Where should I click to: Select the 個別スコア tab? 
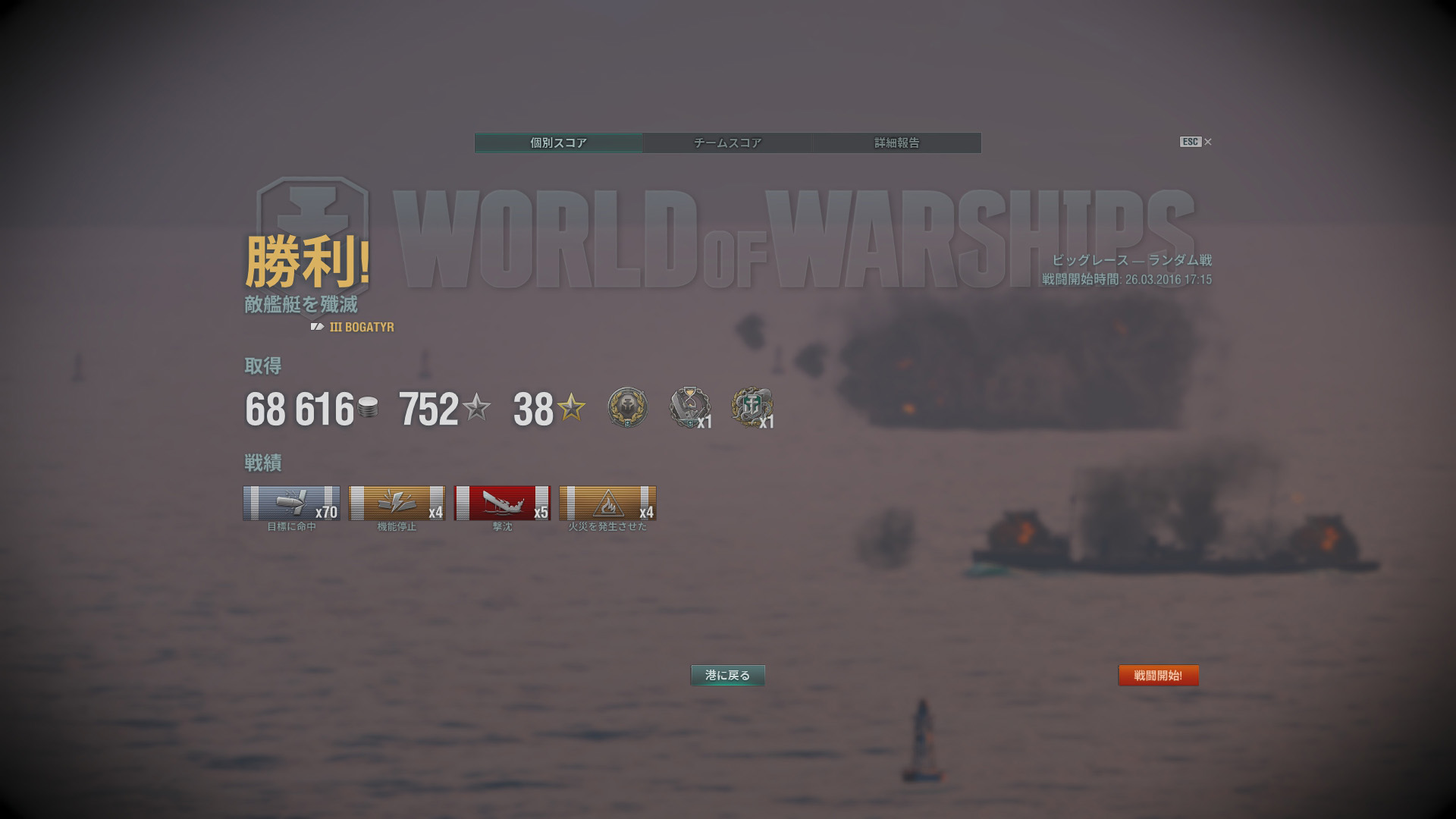[559, 143]
